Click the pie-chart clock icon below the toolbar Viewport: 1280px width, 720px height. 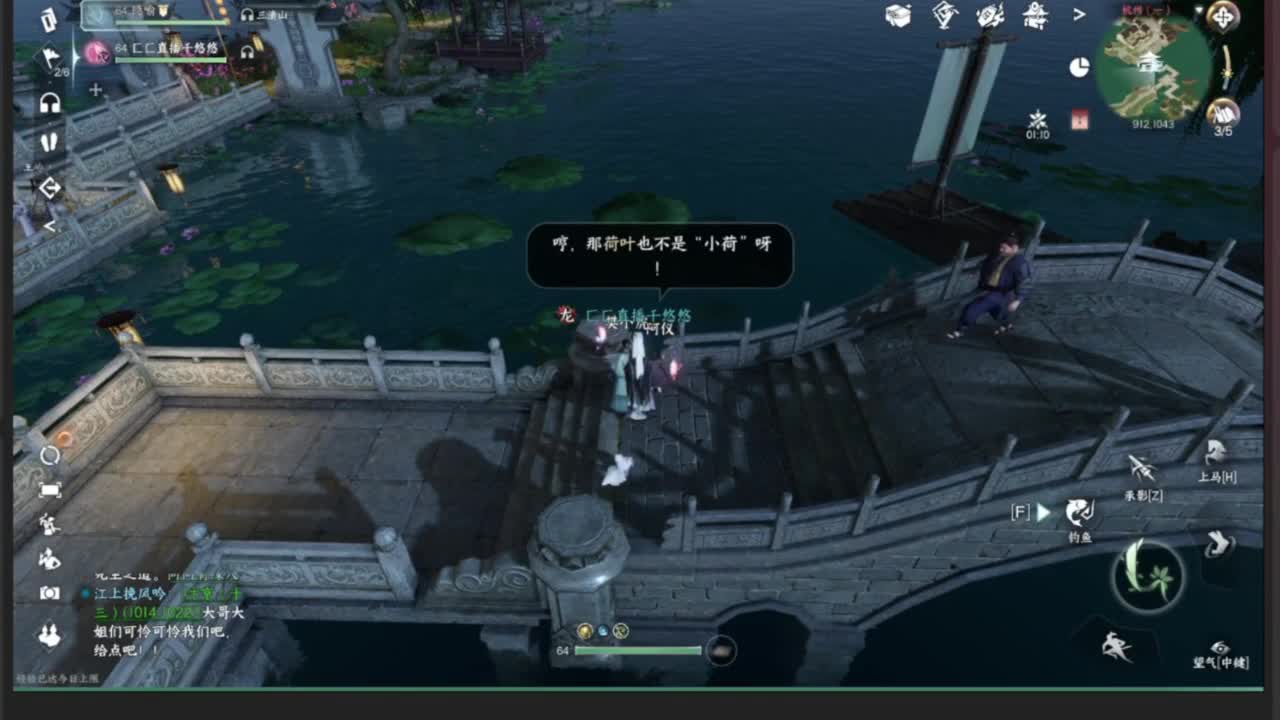(1078, 65)
